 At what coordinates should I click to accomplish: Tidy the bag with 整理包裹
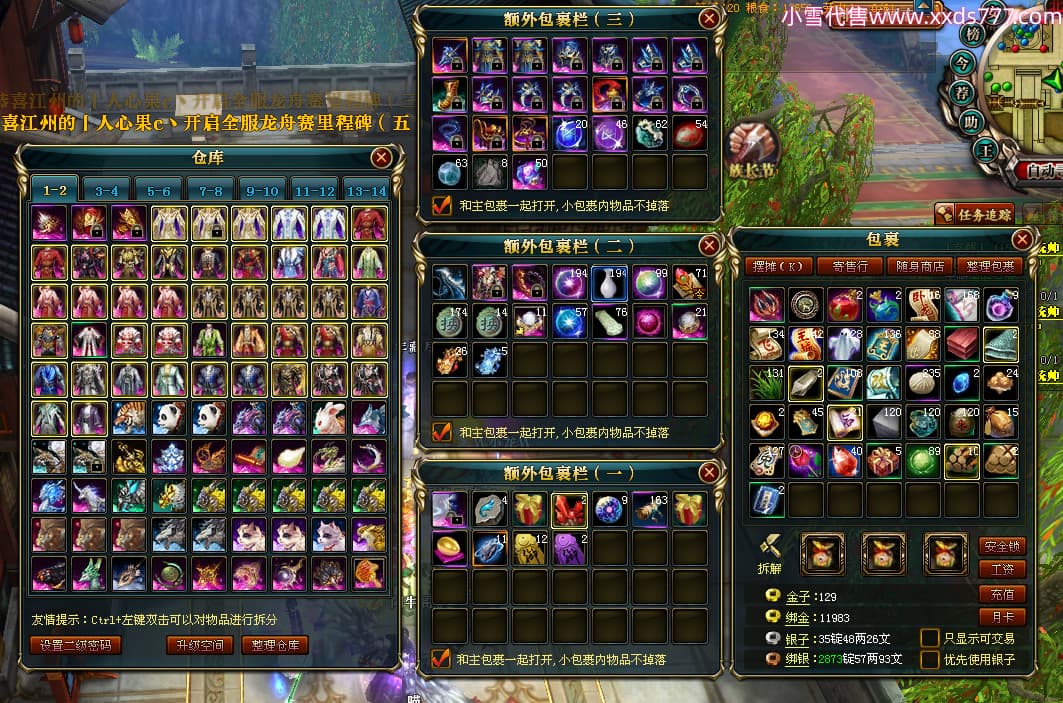(x=987, y=266)
